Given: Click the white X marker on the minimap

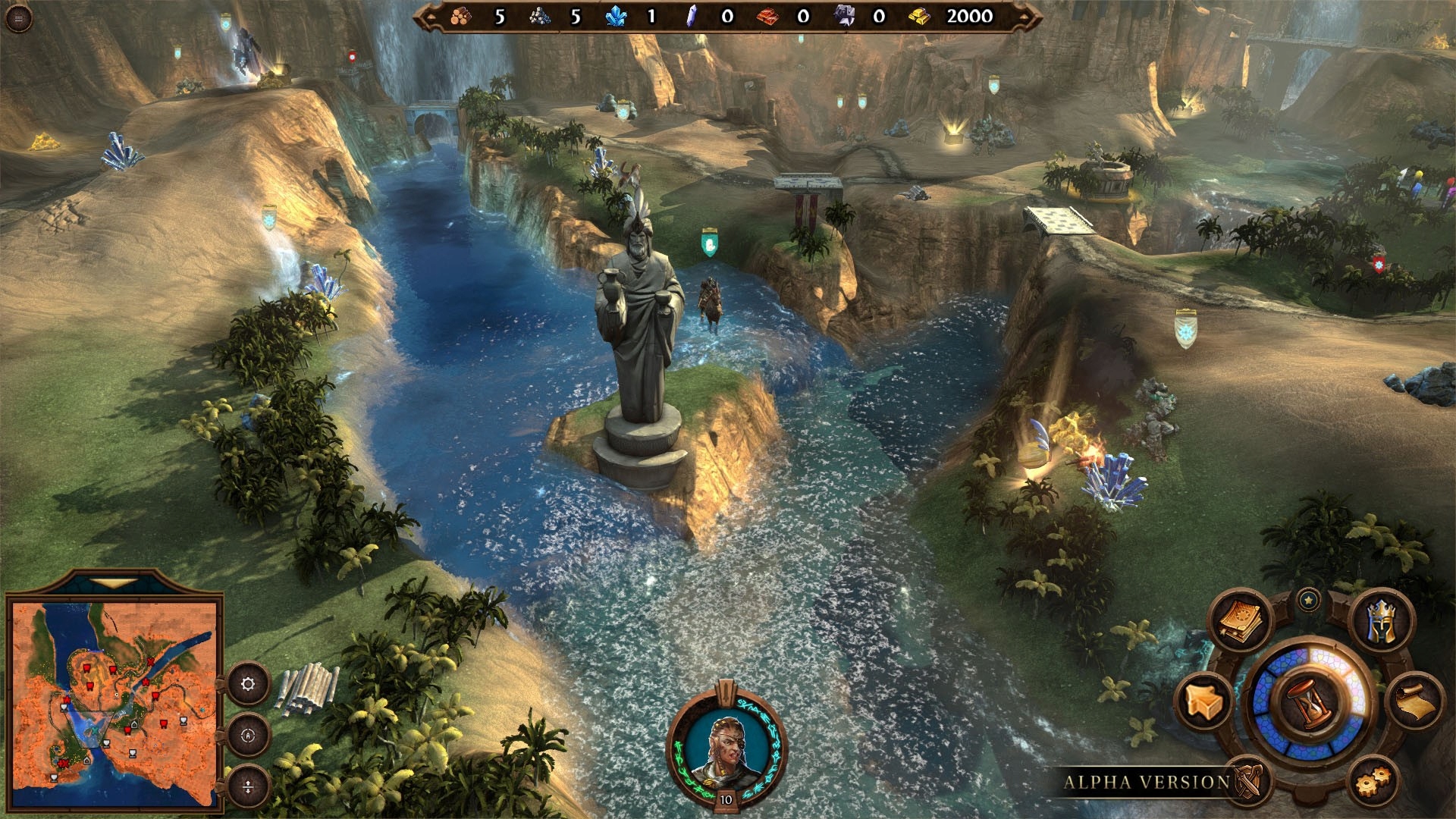Looking at the screenshot, I should (95, 731).
